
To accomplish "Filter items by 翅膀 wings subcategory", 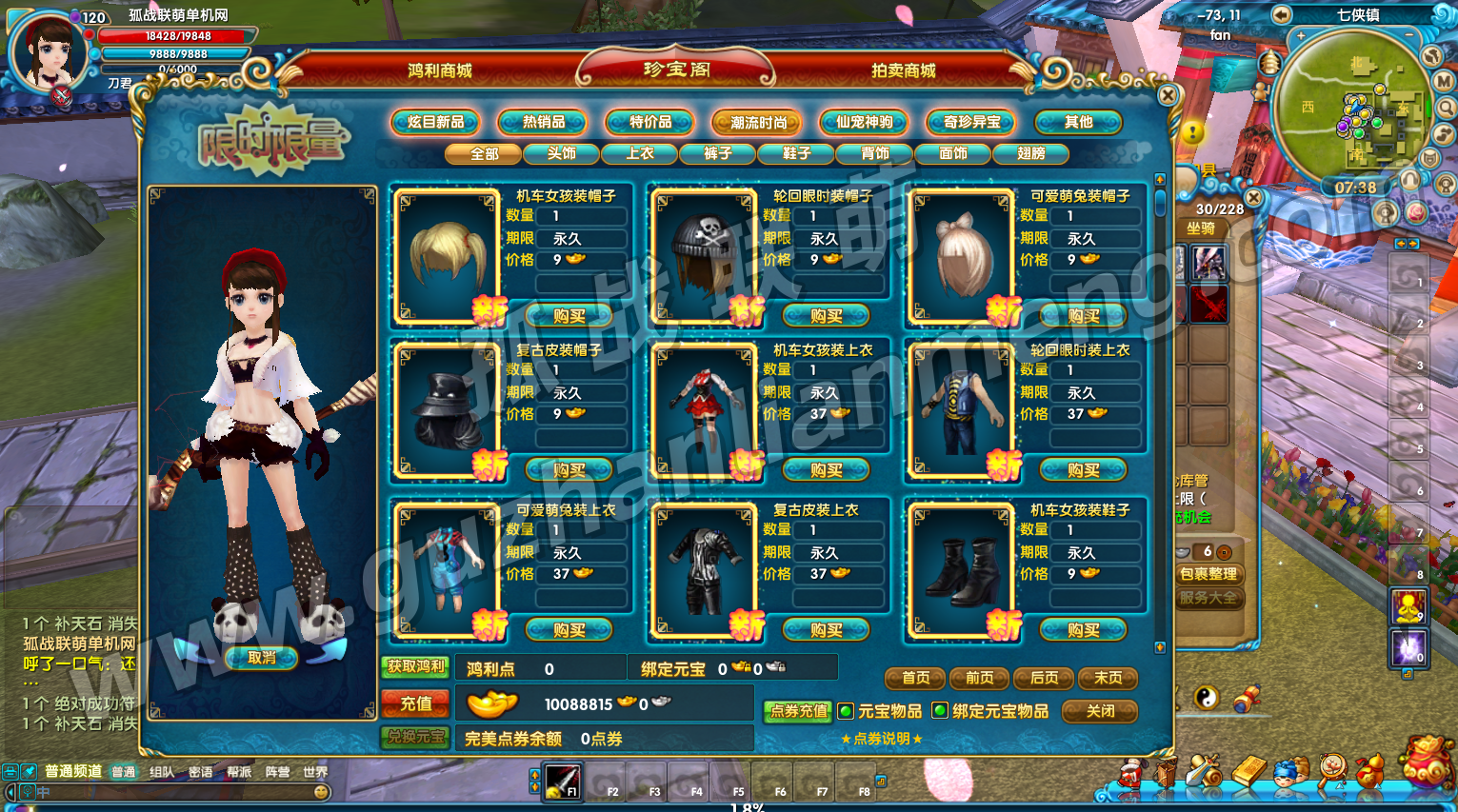I will pos(1030,153).
